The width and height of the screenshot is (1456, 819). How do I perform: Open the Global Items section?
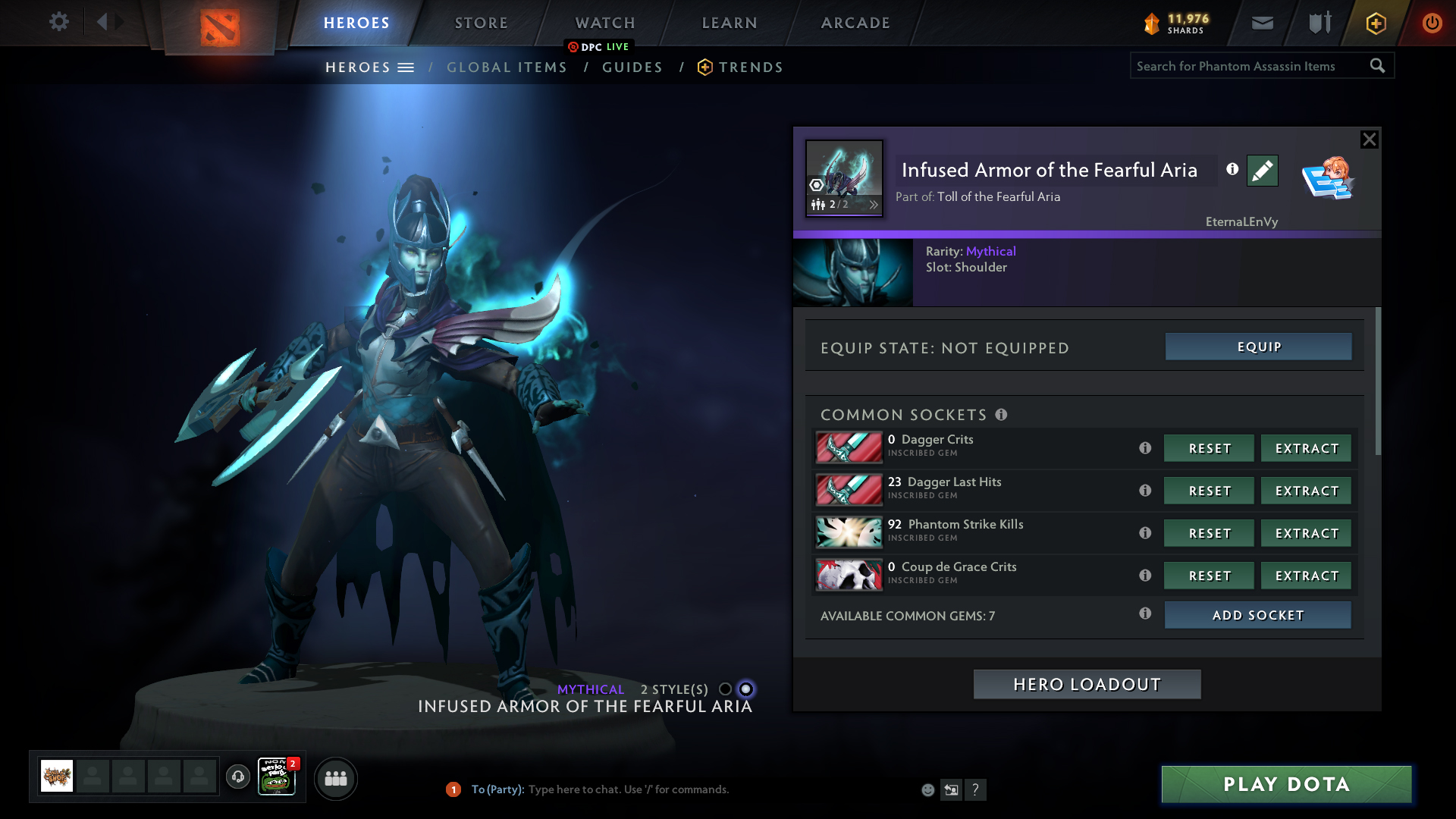[507, 67]
